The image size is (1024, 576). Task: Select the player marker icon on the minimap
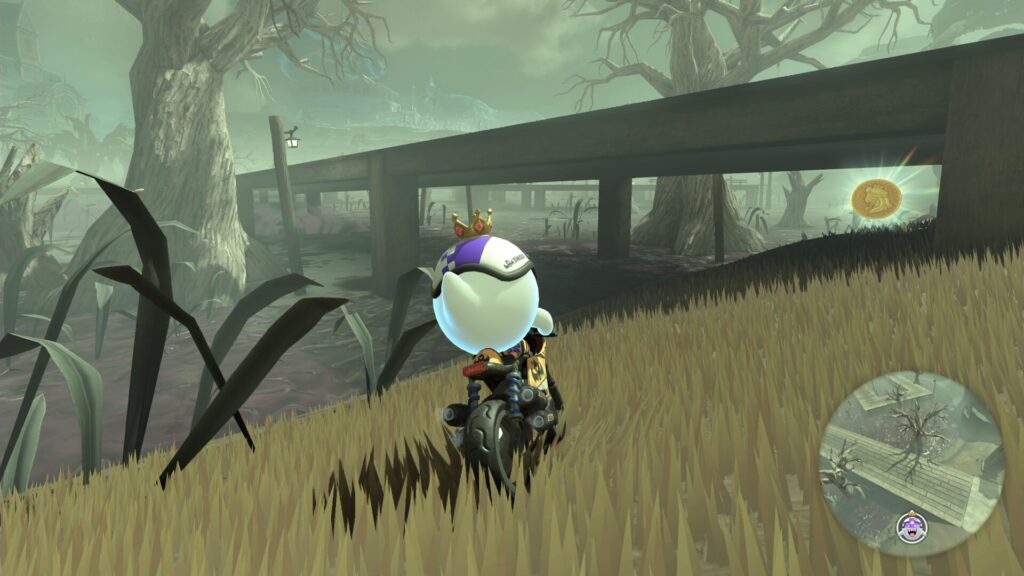[x=911, y=523]
